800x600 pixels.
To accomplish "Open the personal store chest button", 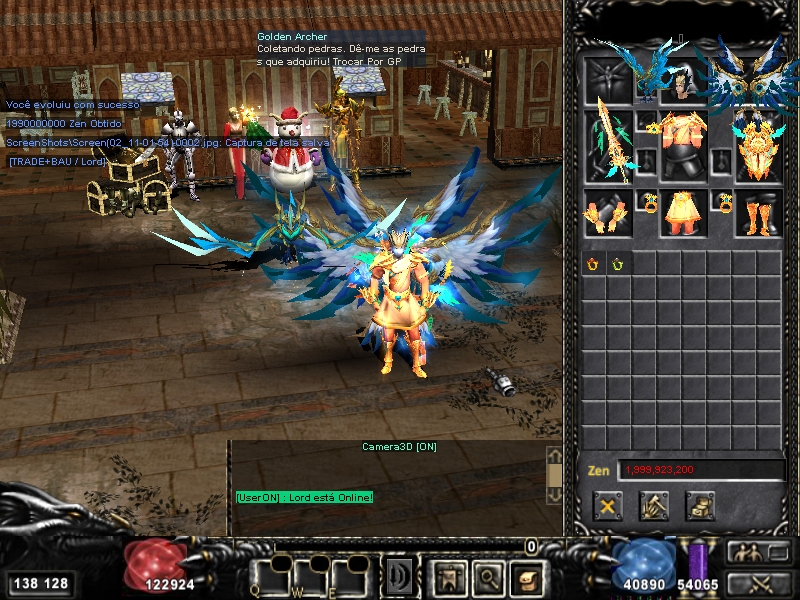I will click(x=700, y=505).
